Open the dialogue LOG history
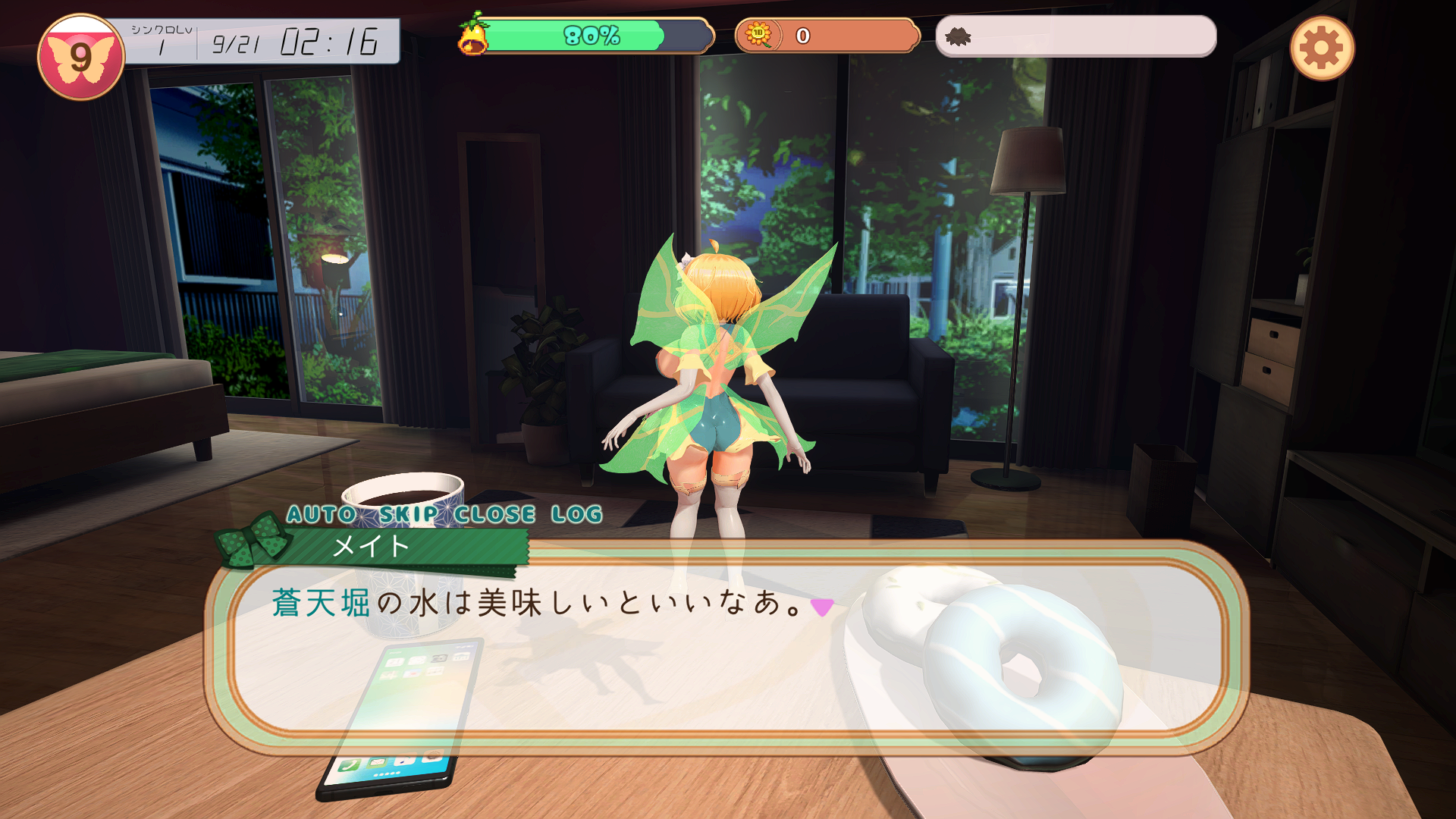 (577, 514)
